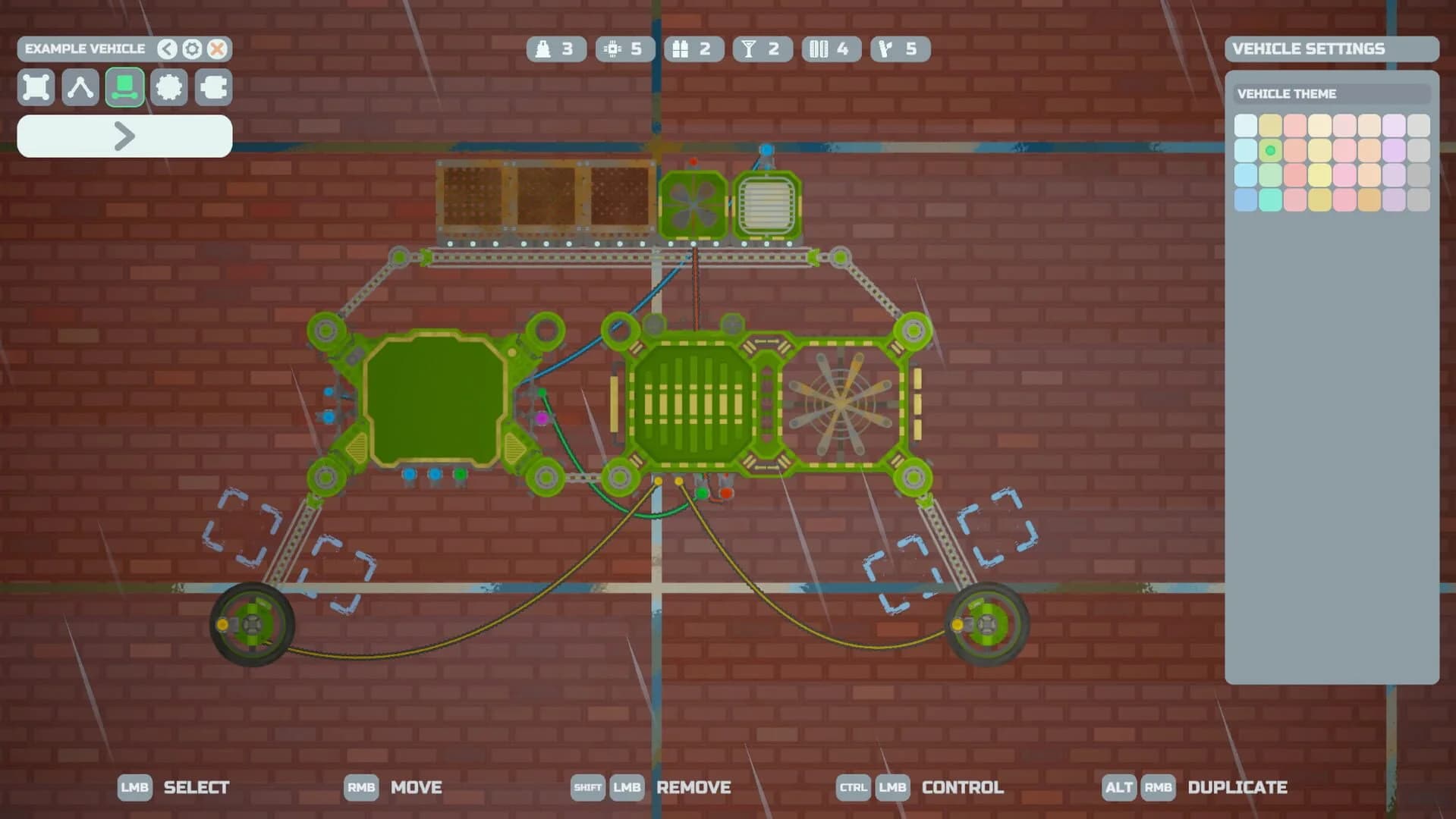Screen dimensions: 1456x819
Task: Open vehicle settings gear icon
Action: pyautogui.click(x=191, y=49)
